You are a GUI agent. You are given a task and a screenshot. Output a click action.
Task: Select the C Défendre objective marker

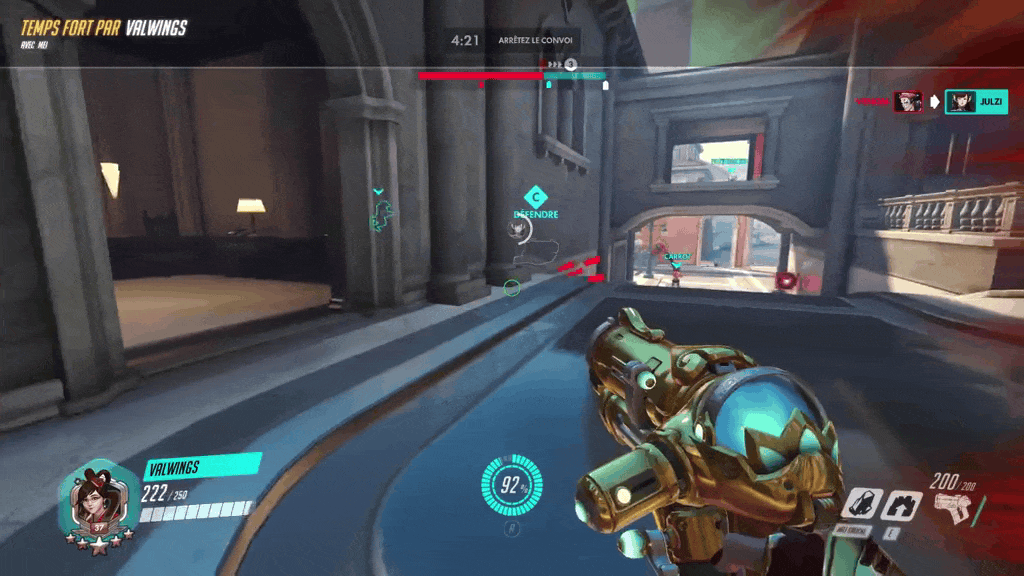pos(535,200)
